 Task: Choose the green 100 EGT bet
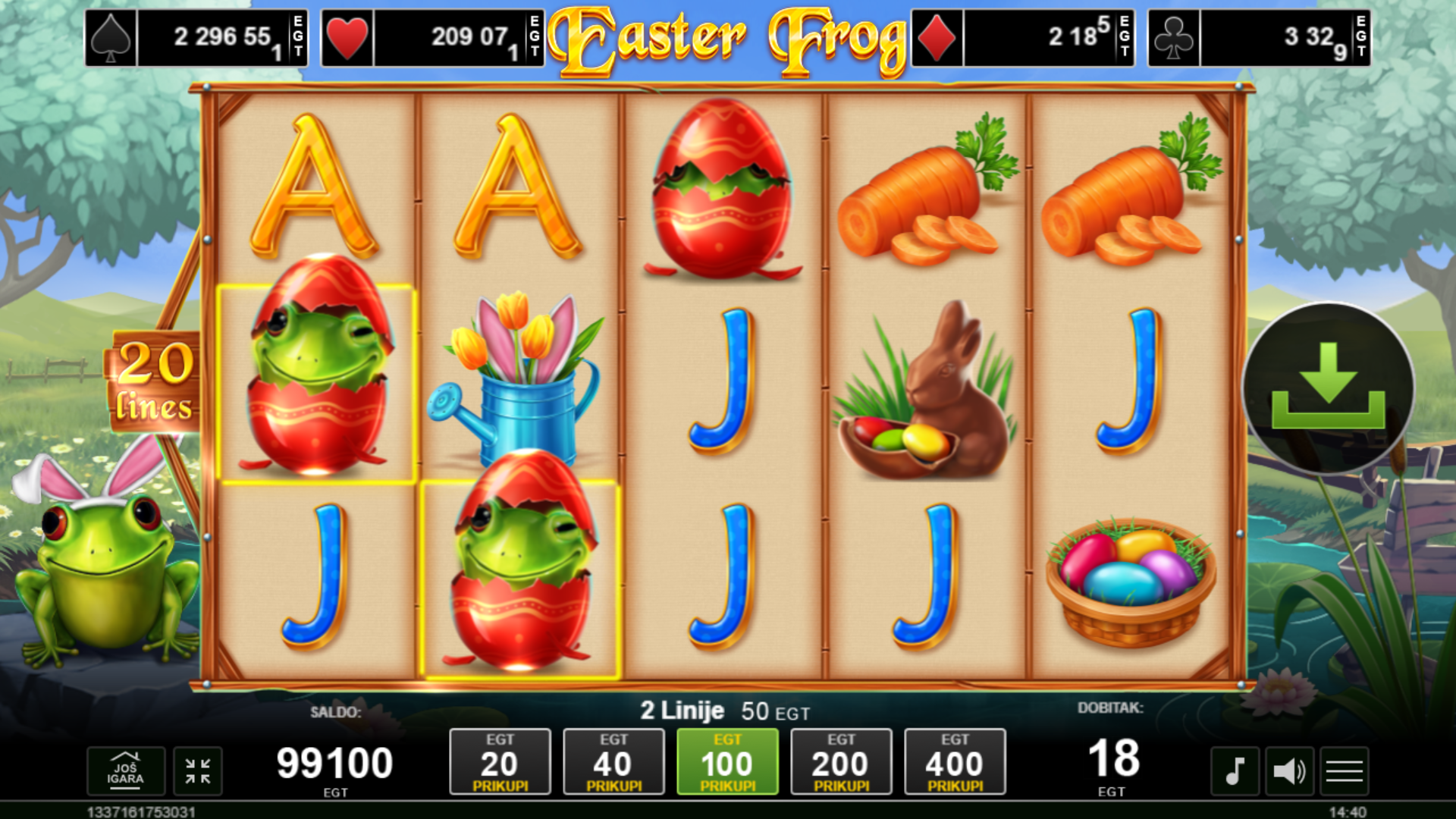click(727, 762)
